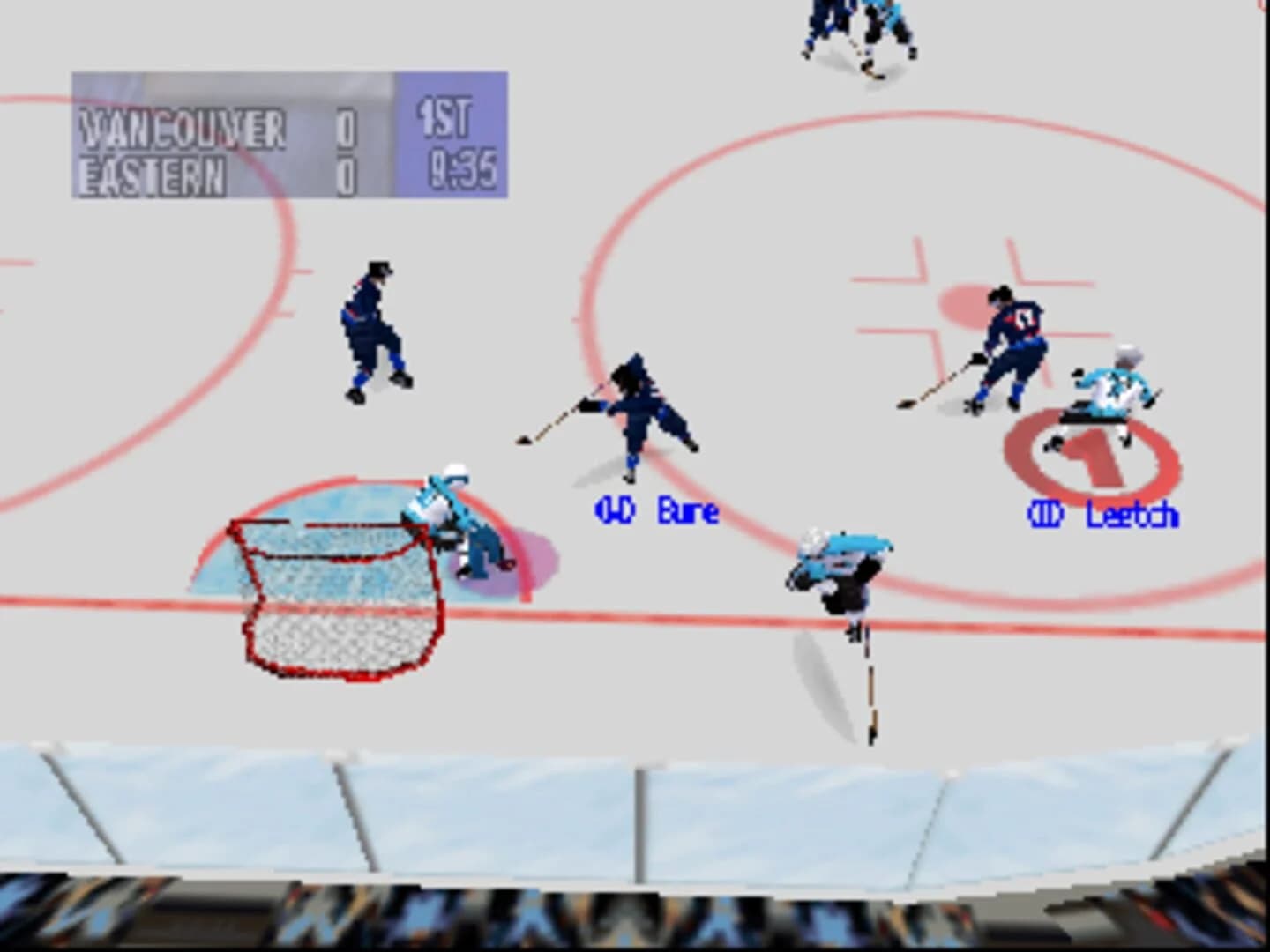The height and width of the screenshot is (952, 1270).
Task: Select Vancouver's score of 0
Action: pyautogui.click(x=346, y=128)
